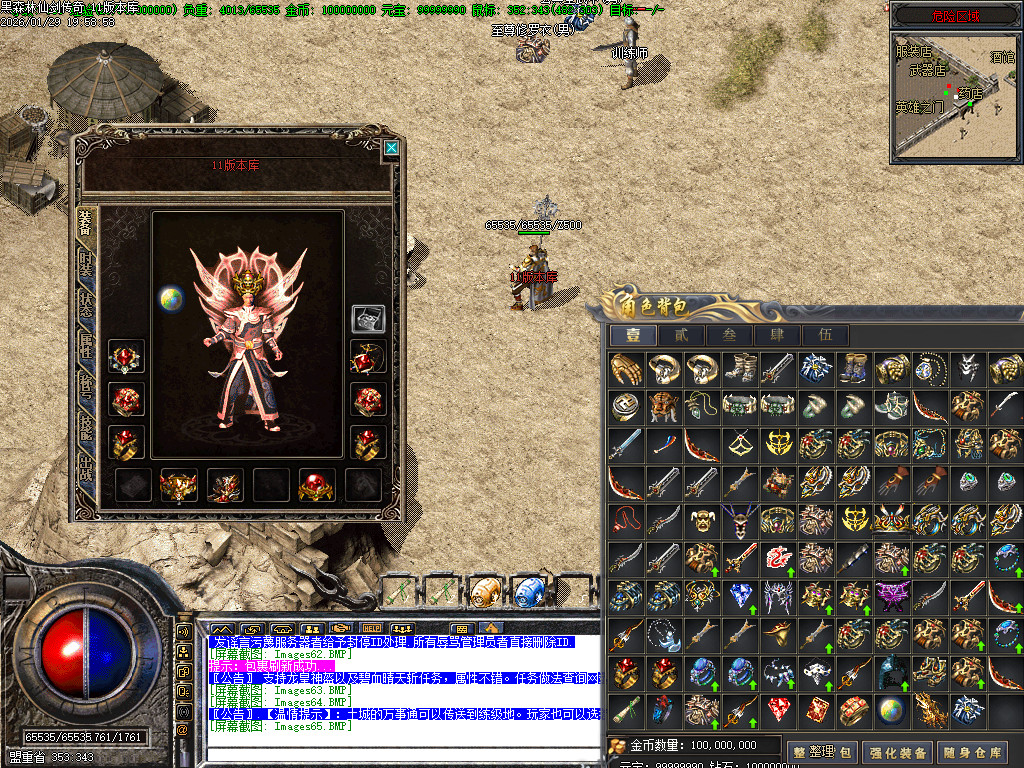1024x768 pixels.
Task: Click the HELP button above the chat
Action: coord(372,629)
